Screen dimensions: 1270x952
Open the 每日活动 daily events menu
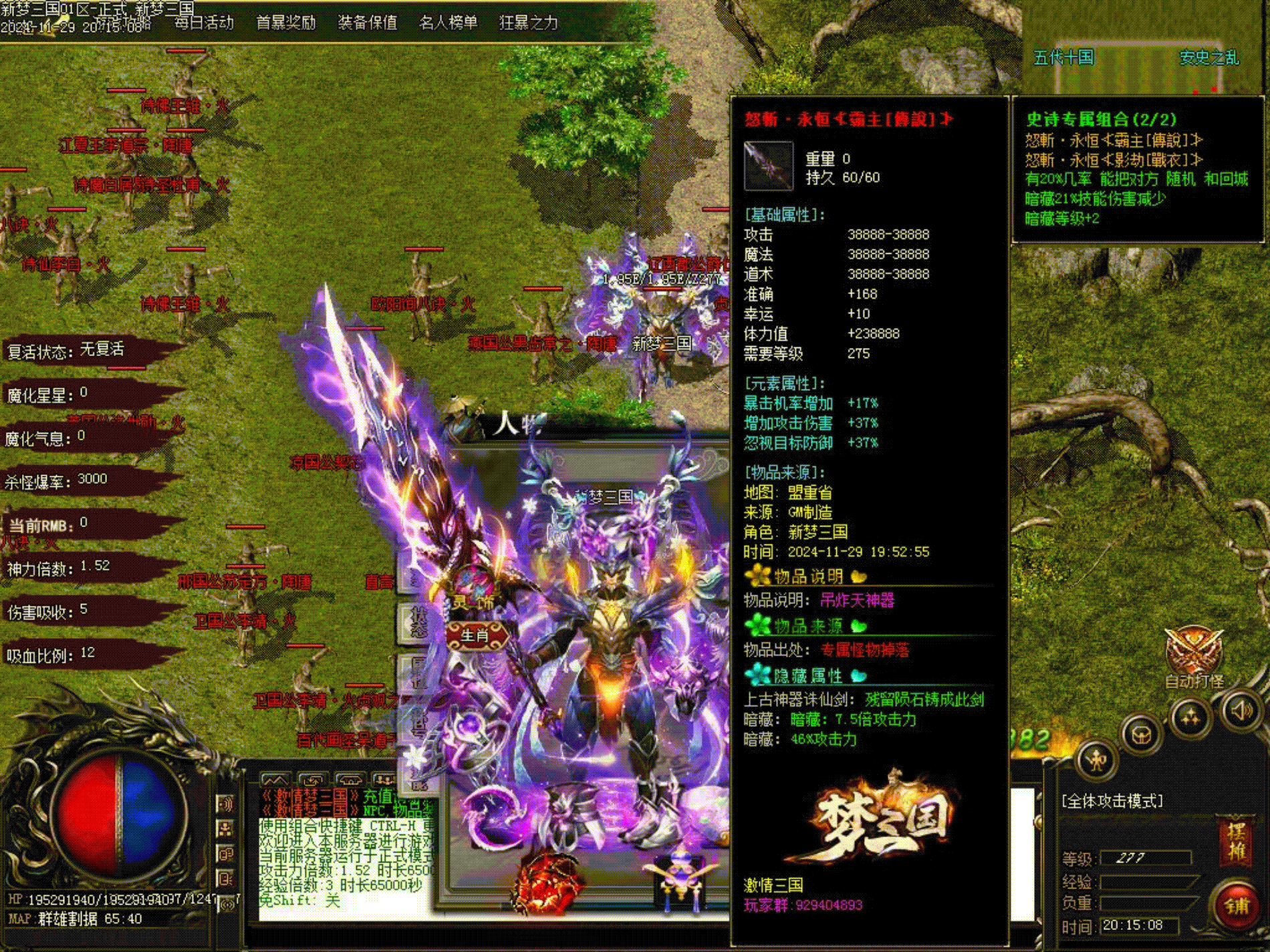coord(204,23)
